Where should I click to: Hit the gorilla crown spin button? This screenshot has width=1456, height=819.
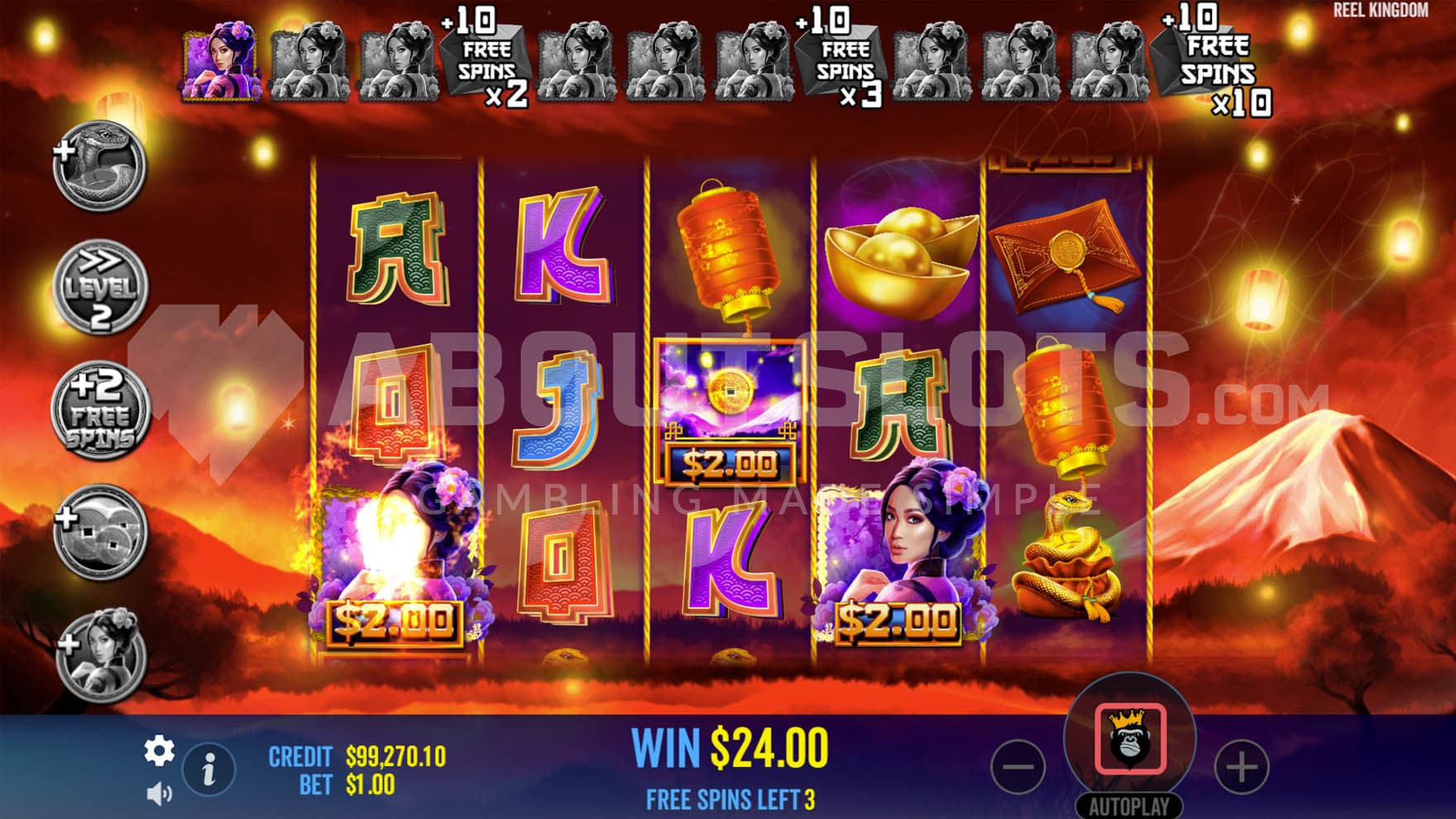pyautogui.click(x=1130, y=739)
